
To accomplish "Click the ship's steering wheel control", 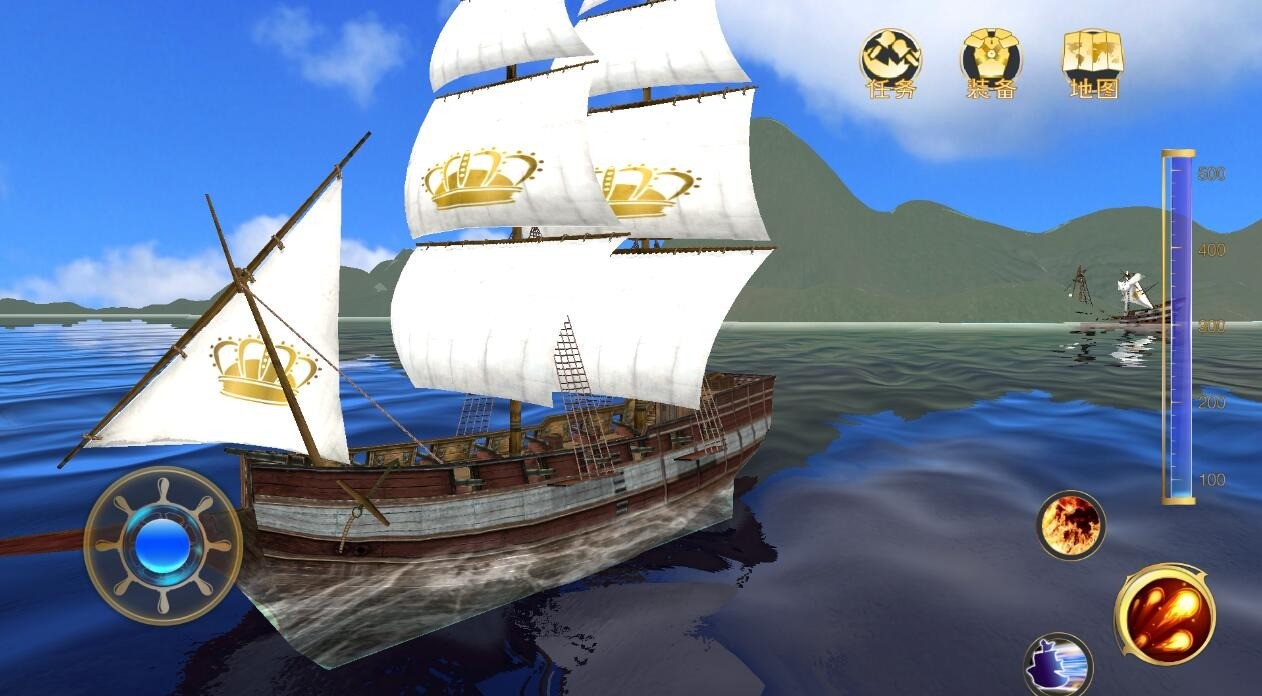I will (x=163, y=546).
